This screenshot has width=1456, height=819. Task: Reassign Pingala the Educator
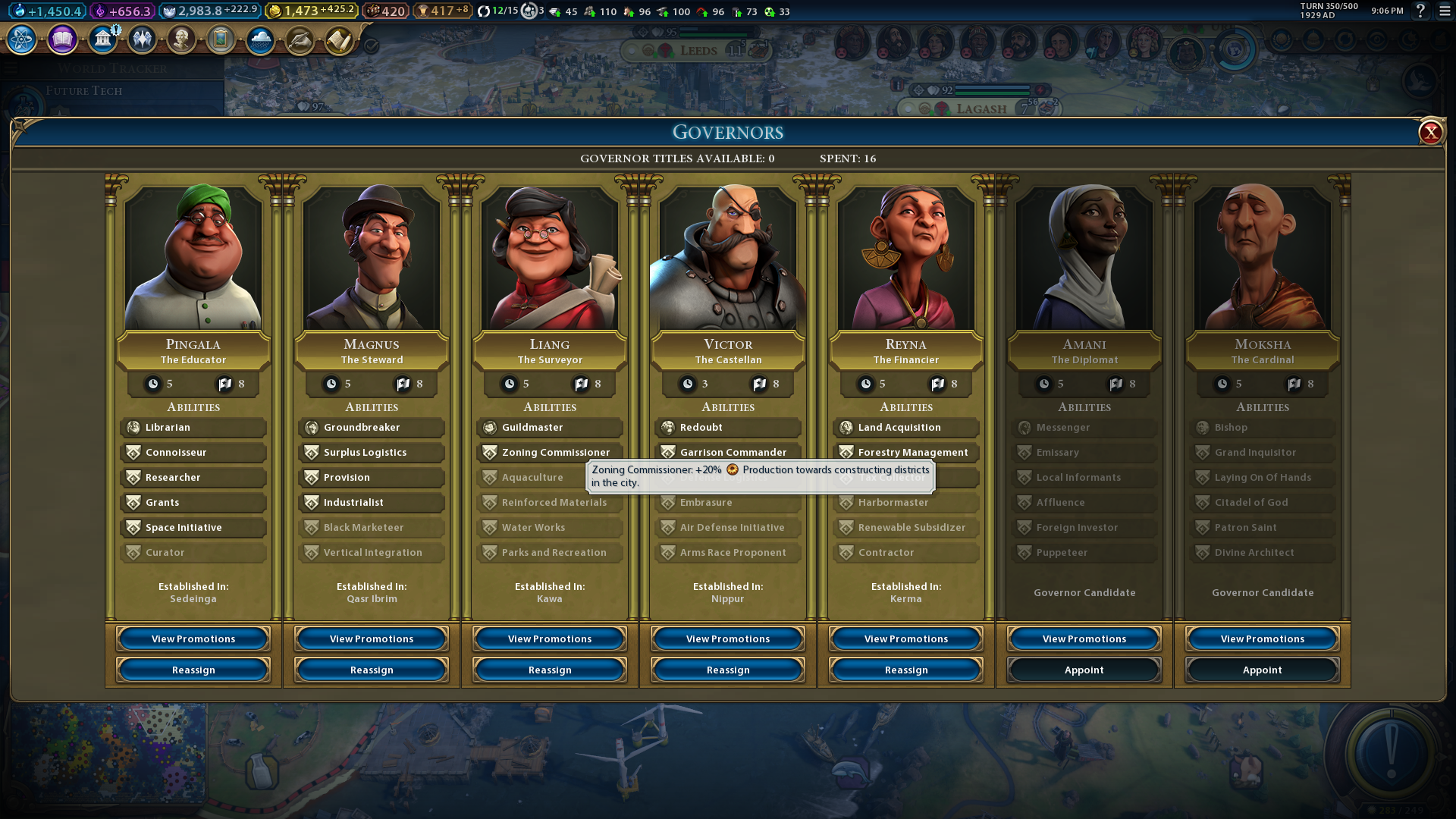coord(193,670)
